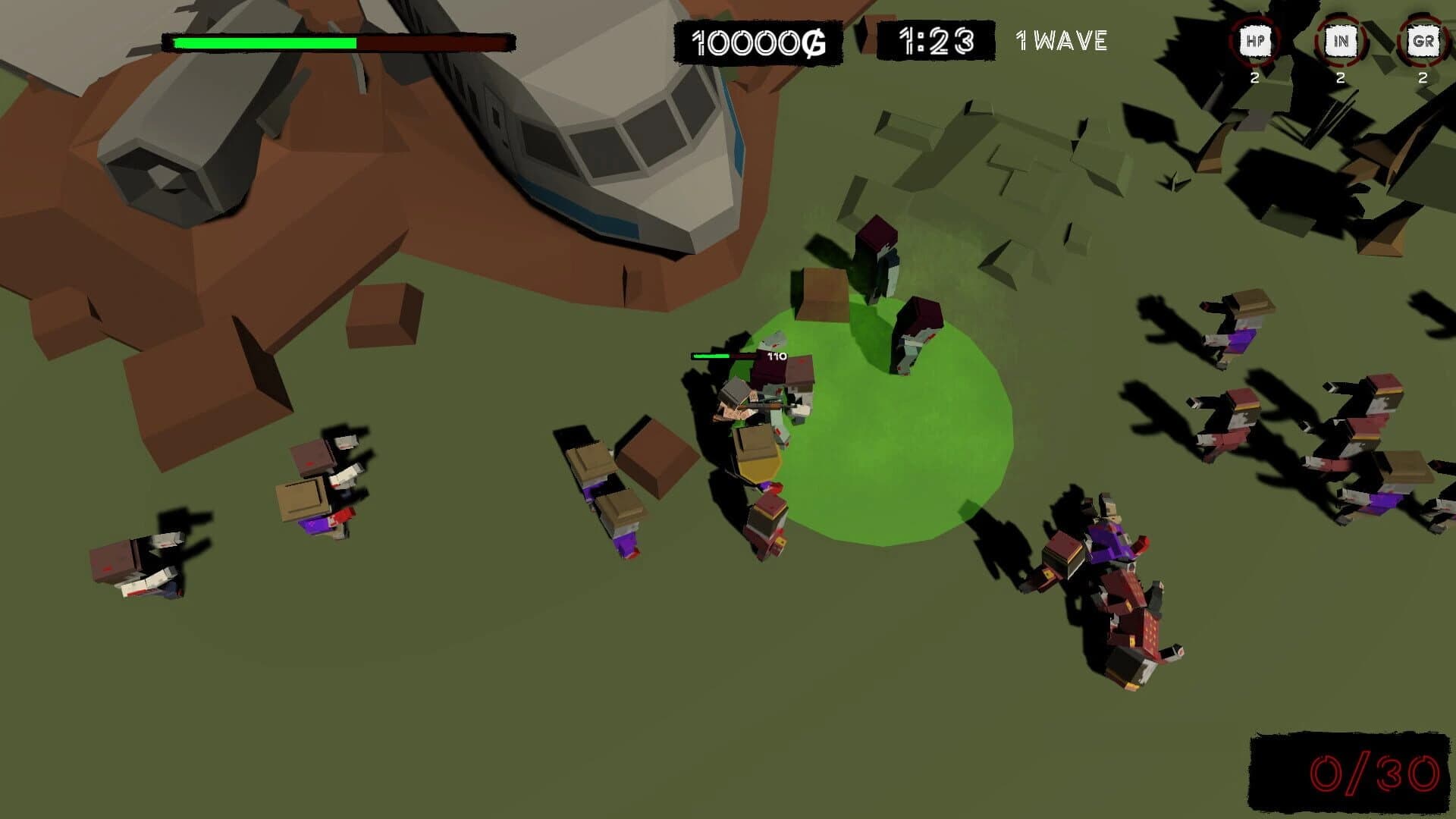Viewport: 1456px width, 819px height.
Task: Use the IN injection item icon
Action: pos(1341,42)
